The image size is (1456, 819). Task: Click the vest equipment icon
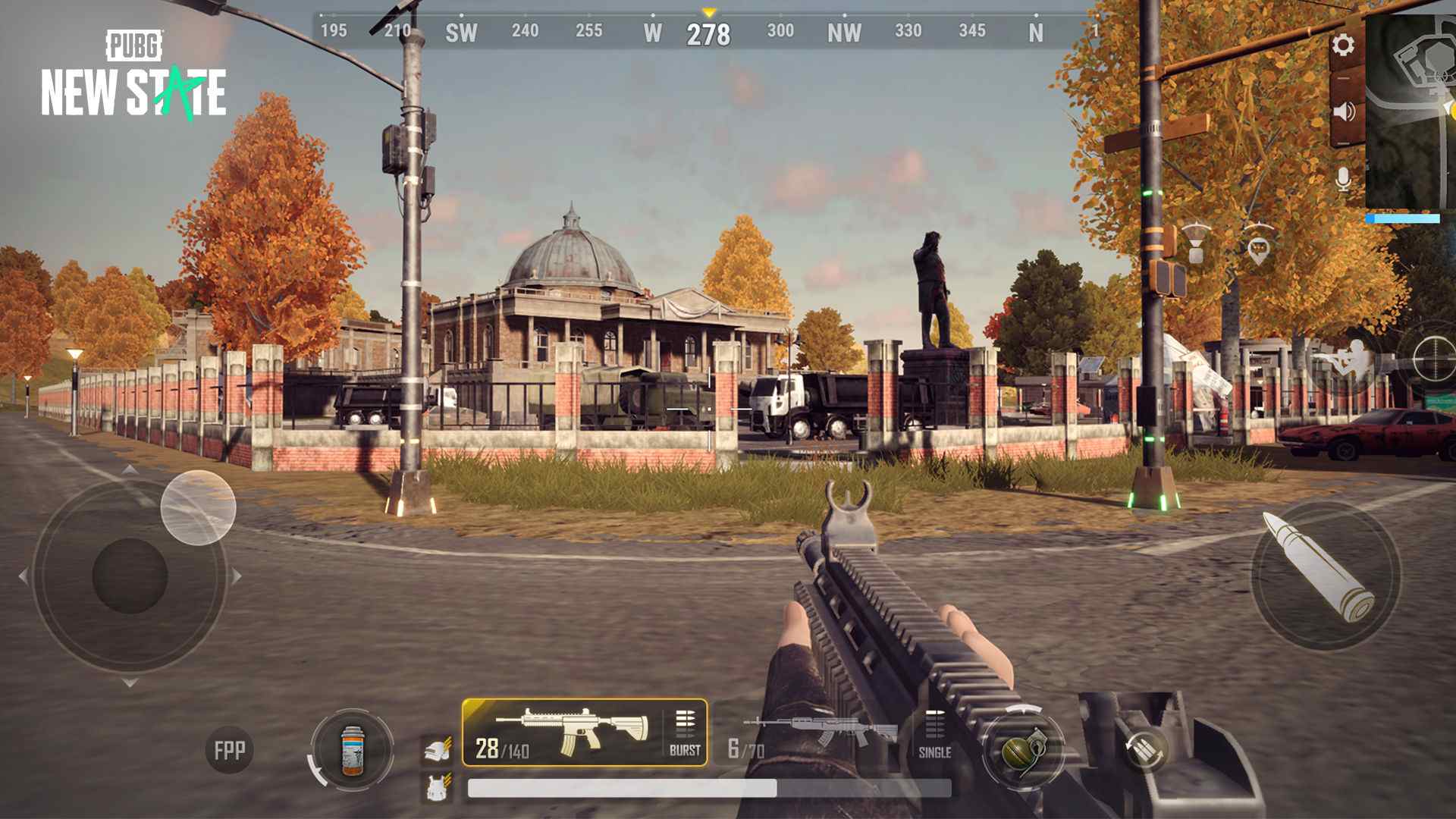[x=437, y=785]
